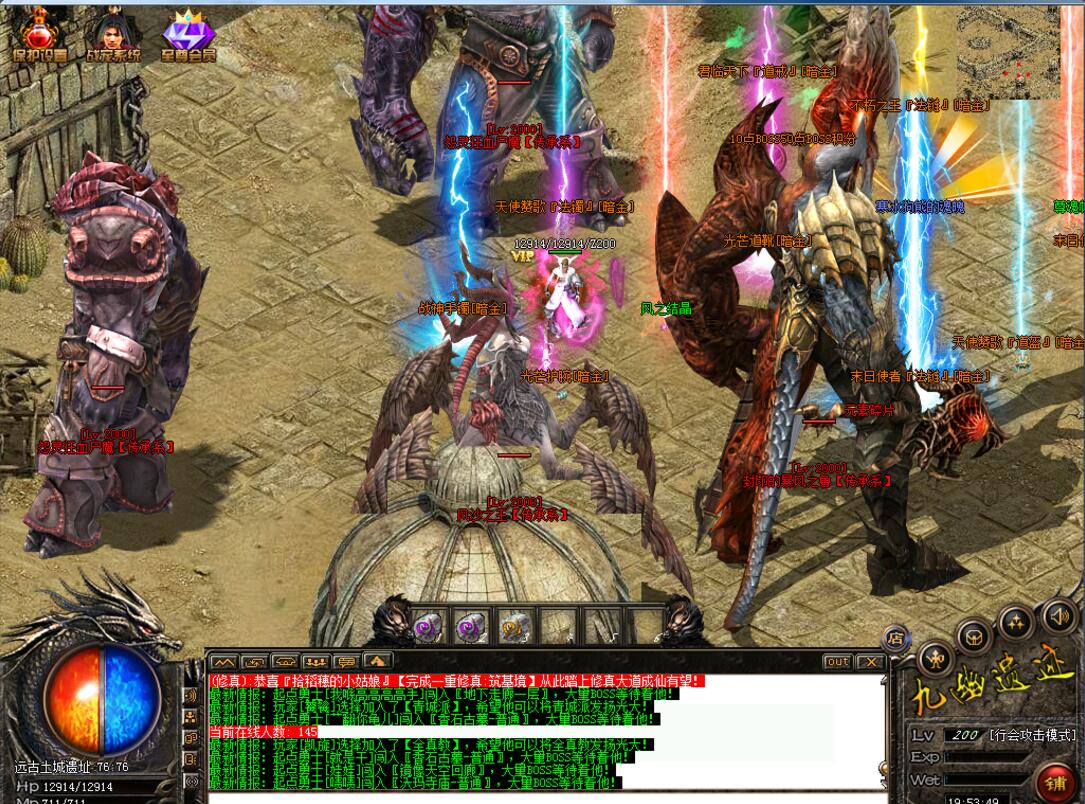Click the chat panel's out button
This screenshot has height=804, width=1085.
coord(837,662)
